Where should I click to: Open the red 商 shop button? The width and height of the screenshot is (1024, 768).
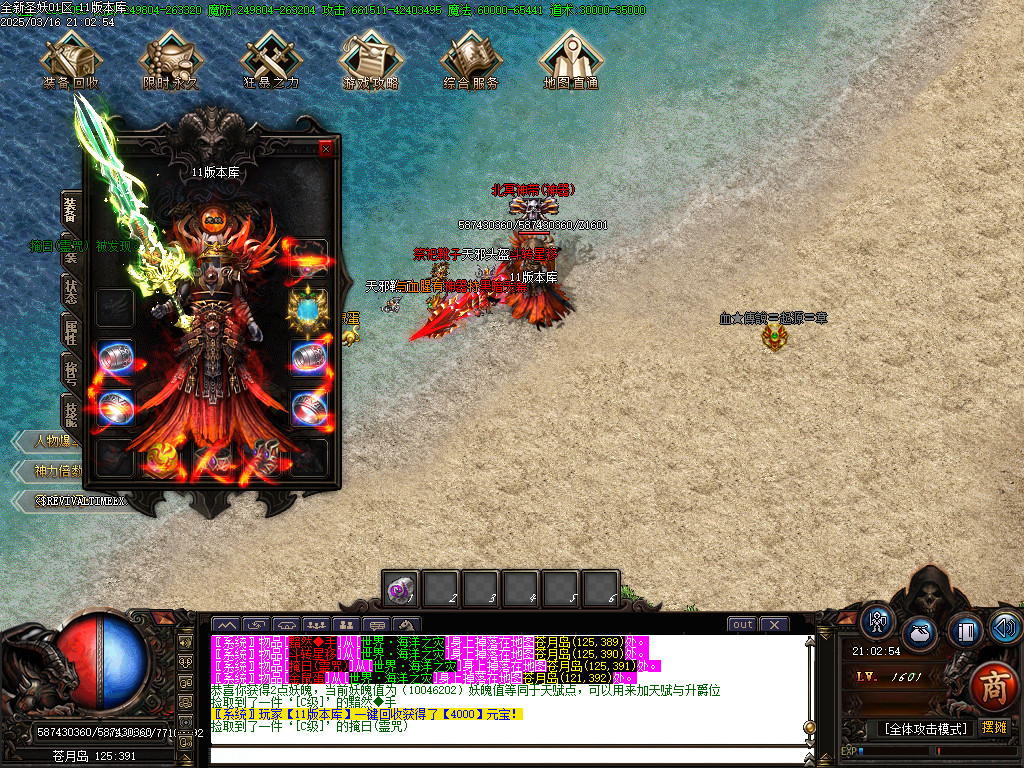[992, 687]
